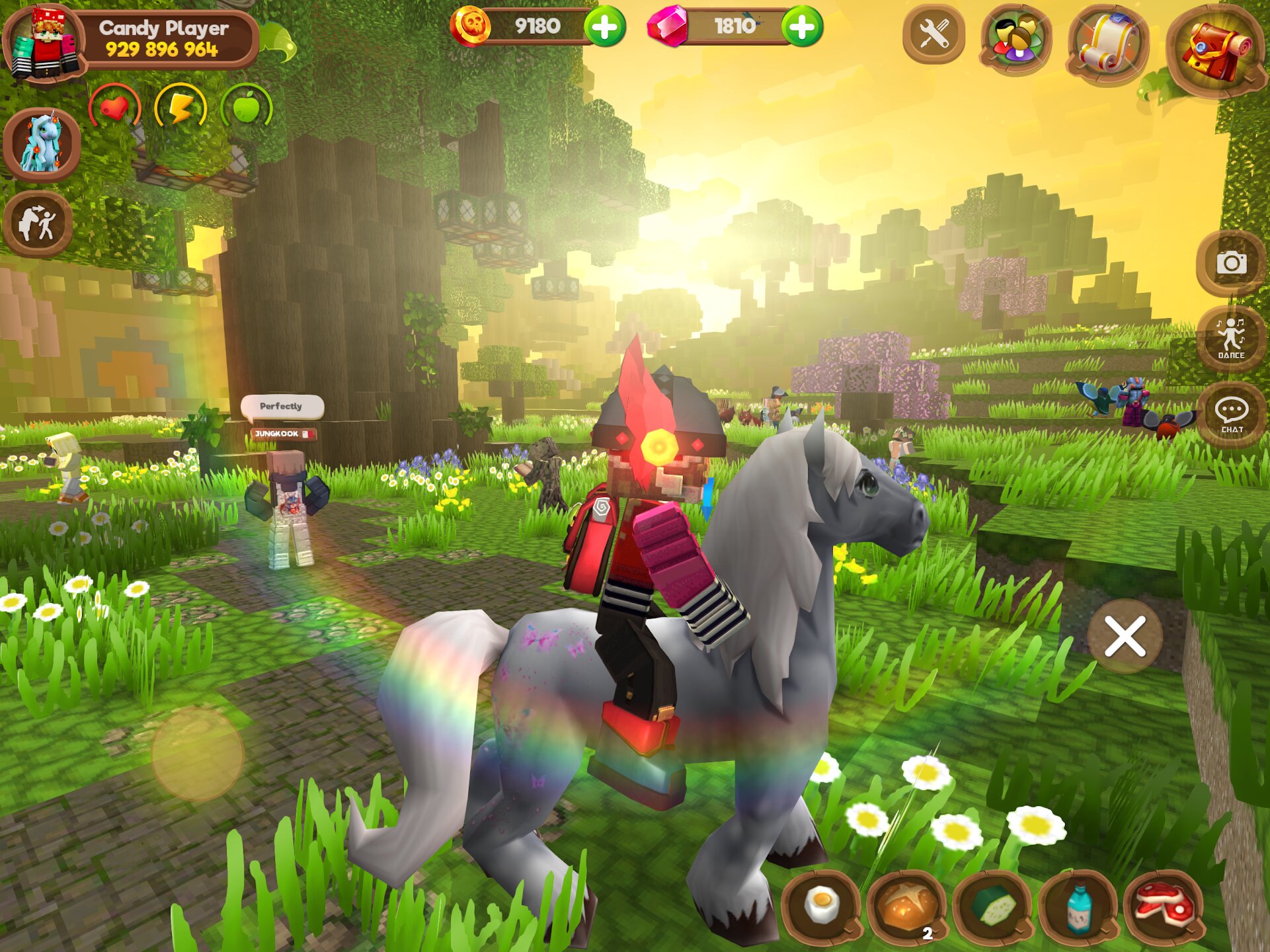This screenshot has height=952, width=1270.
Task: Open the Chat window
Action: click(1232, 415)
